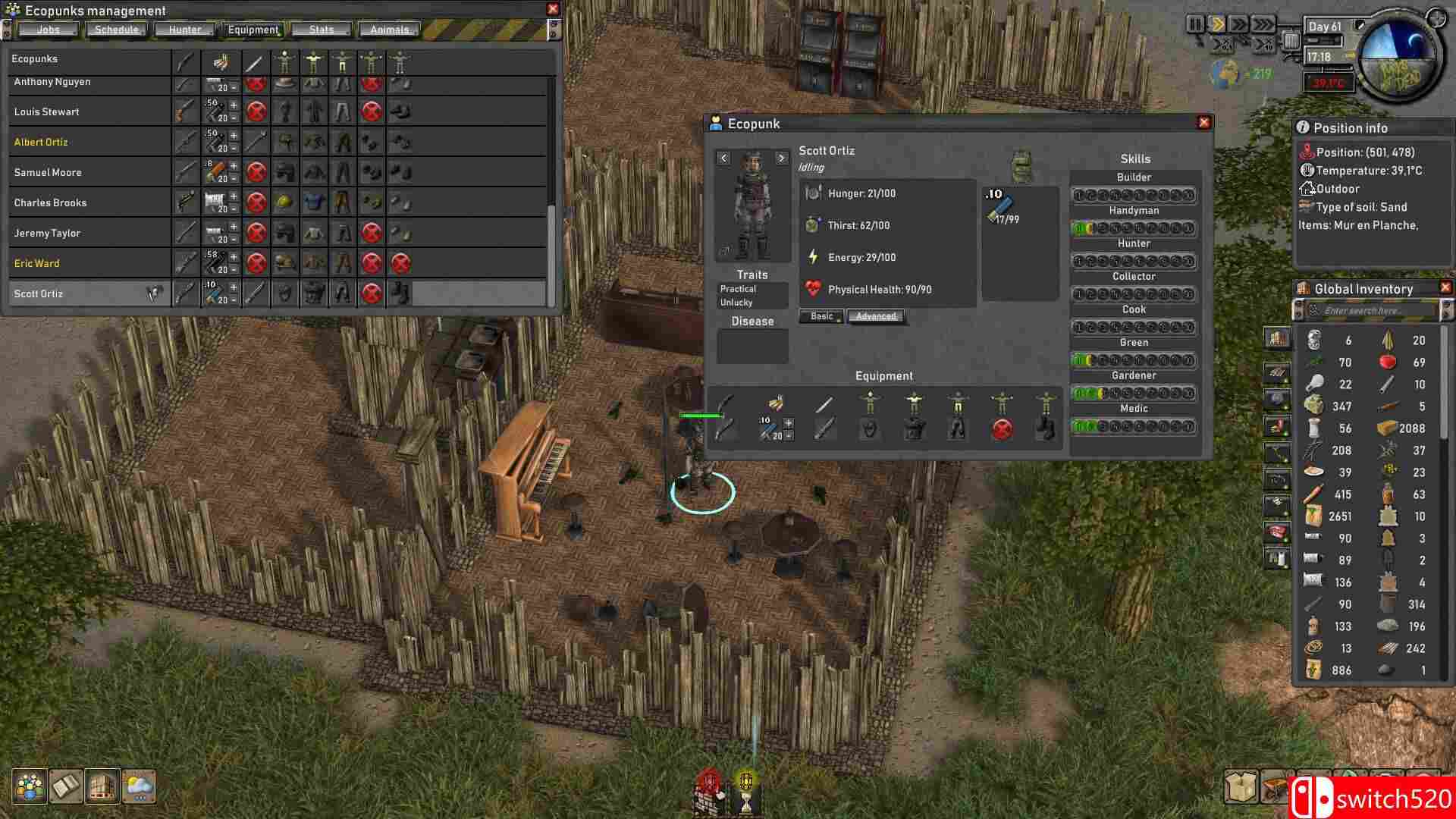Show next colonist with the right arrow

click(782, 158)
